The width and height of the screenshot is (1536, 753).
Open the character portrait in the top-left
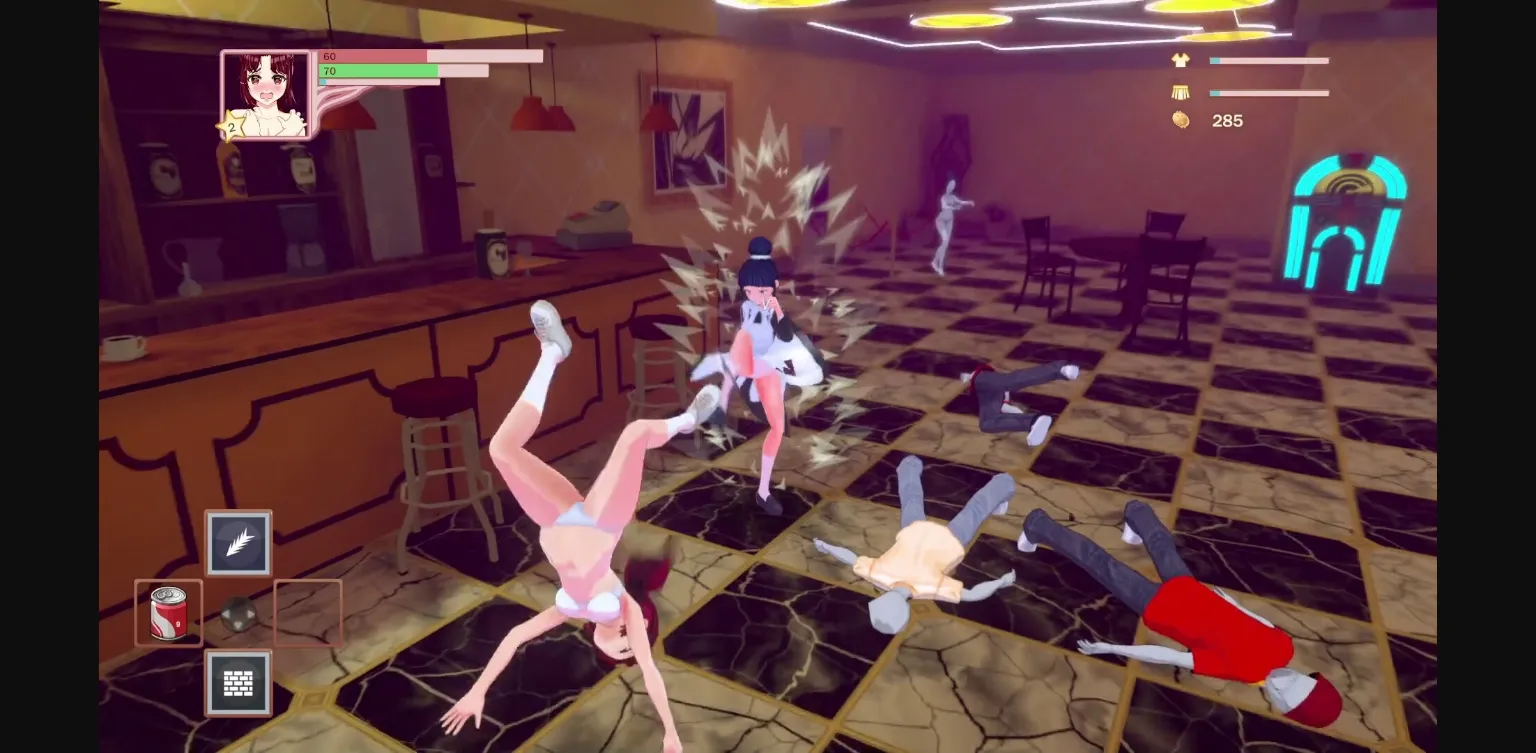(265, 92)
